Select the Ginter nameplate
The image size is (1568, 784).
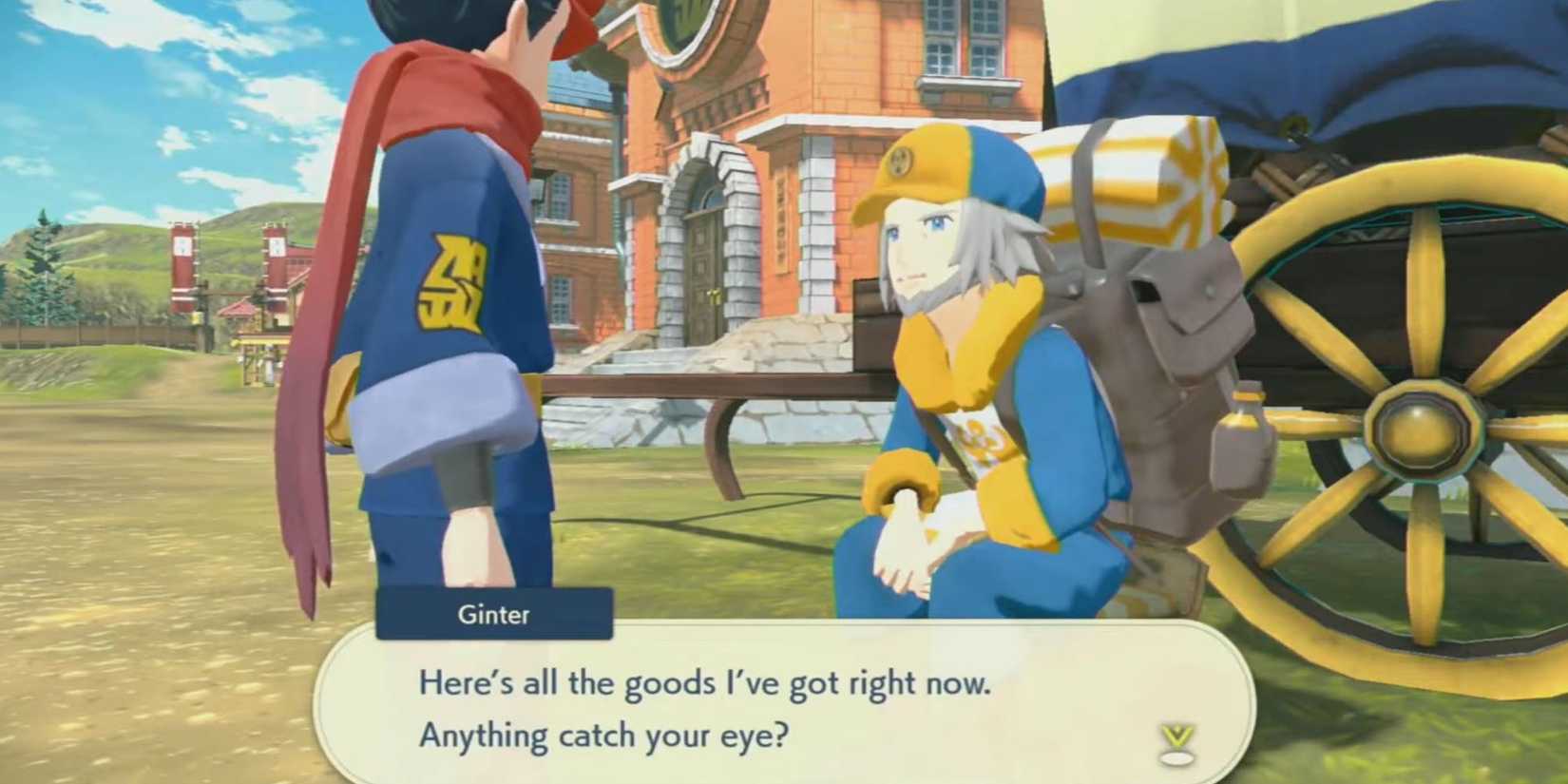[493, 615]
